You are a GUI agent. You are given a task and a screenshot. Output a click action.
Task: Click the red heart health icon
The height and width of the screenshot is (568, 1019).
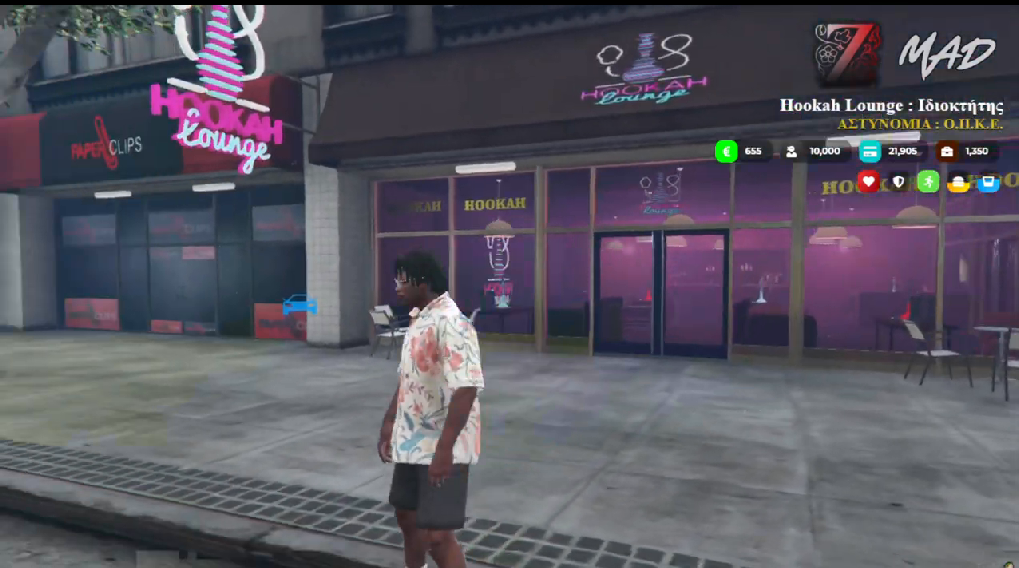pos(868,182)
